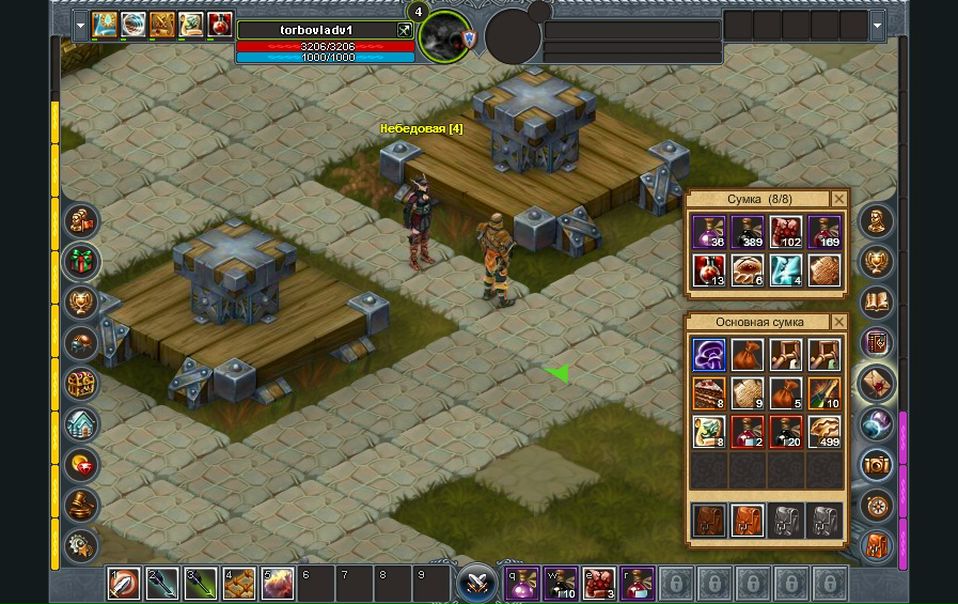The width and height of the screenshot is (958, 604).
Task: Activate hotbar skill in slot 1
Action: click(124, 583)
